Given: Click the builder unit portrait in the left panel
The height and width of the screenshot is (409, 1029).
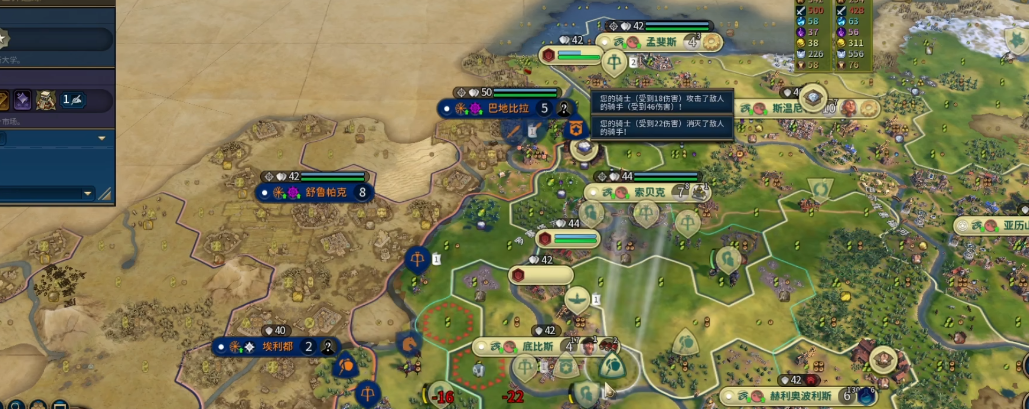Looking at the screenshot, I should pyautogui.click(x=46, y=99).
